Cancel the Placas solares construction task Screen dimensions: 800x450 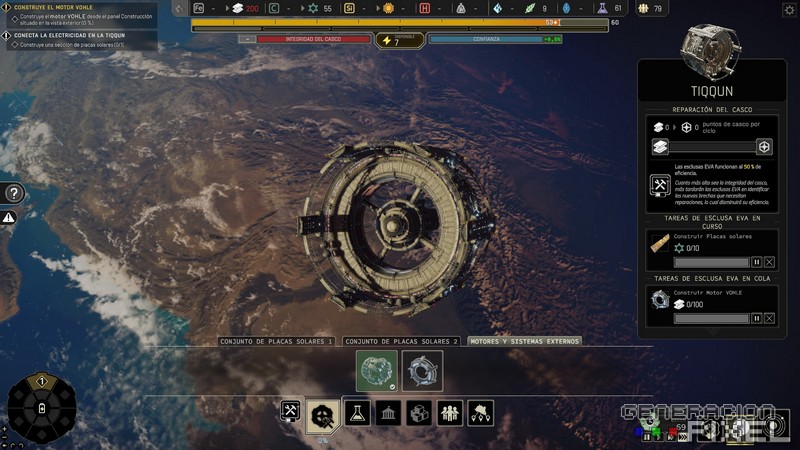769,262
